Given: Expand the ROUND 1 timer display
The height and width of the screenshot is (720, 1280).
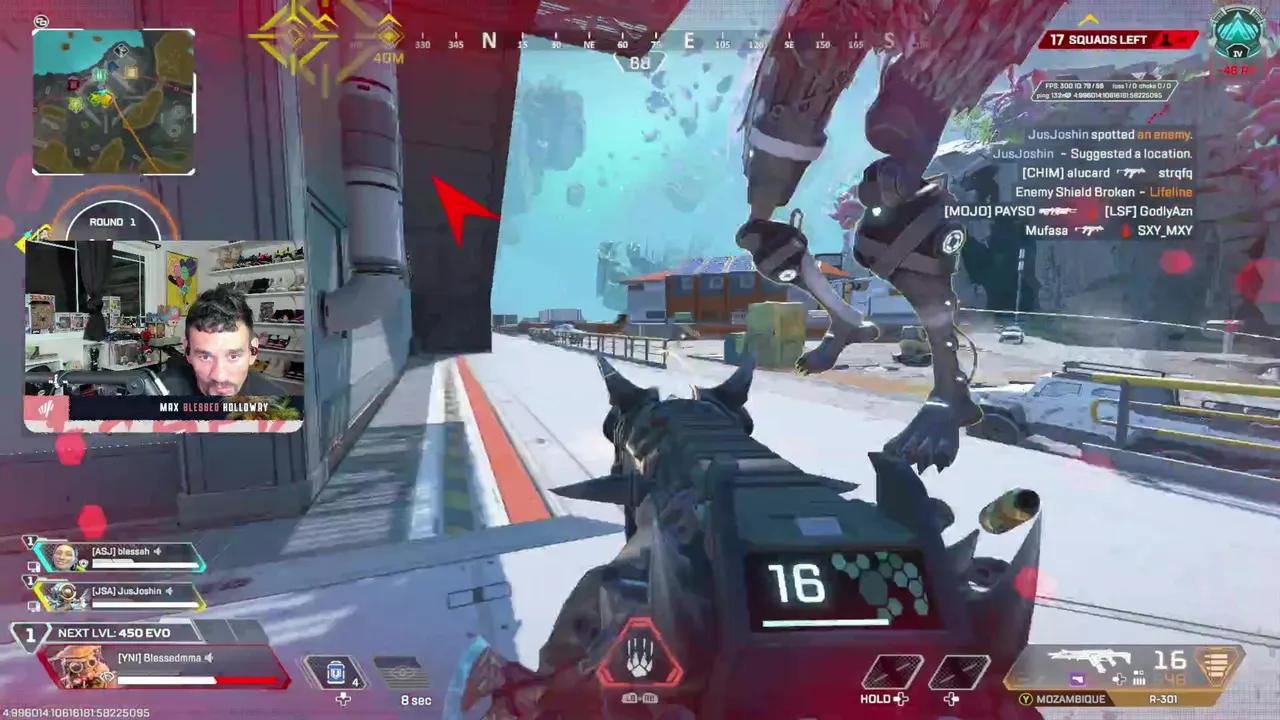Looking at the screenshot, I should (x=112, y=221).
